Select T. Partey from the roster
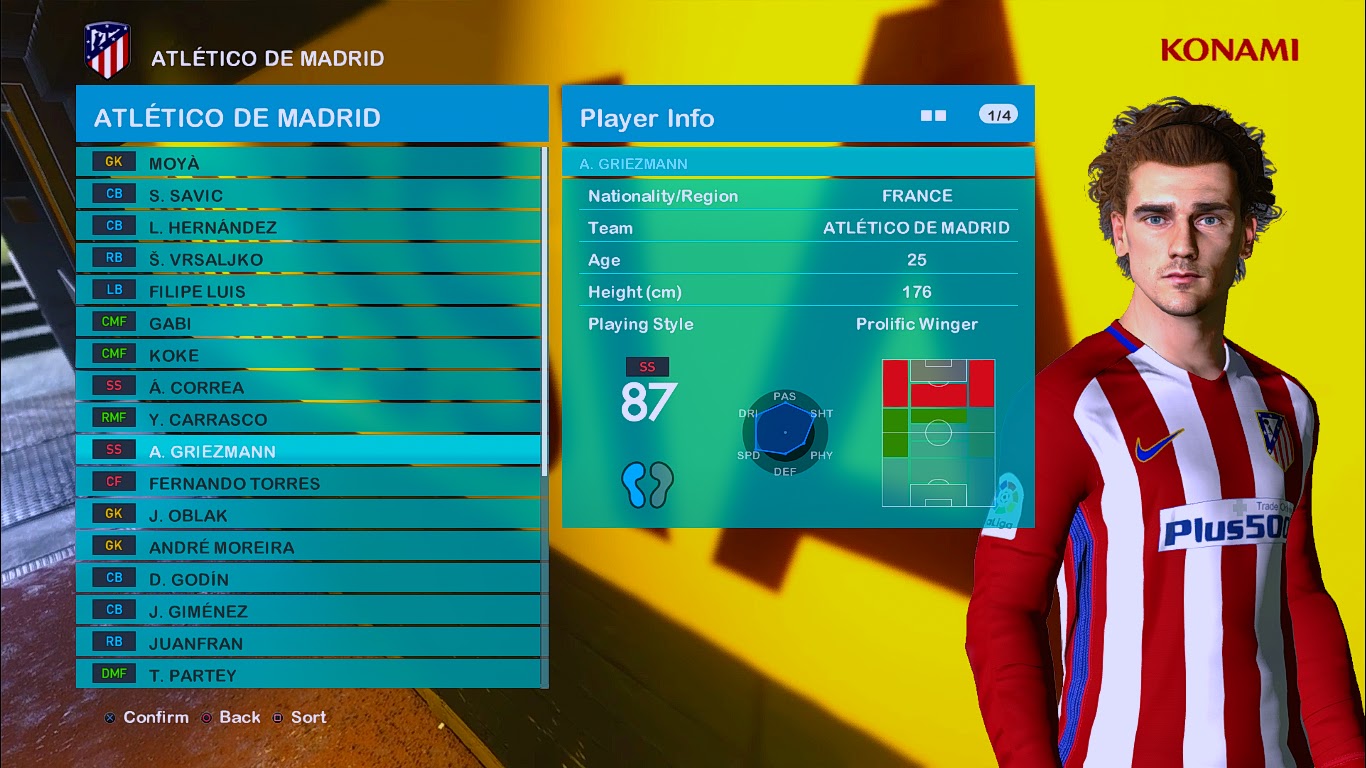1366x768 pixels. 308,675
